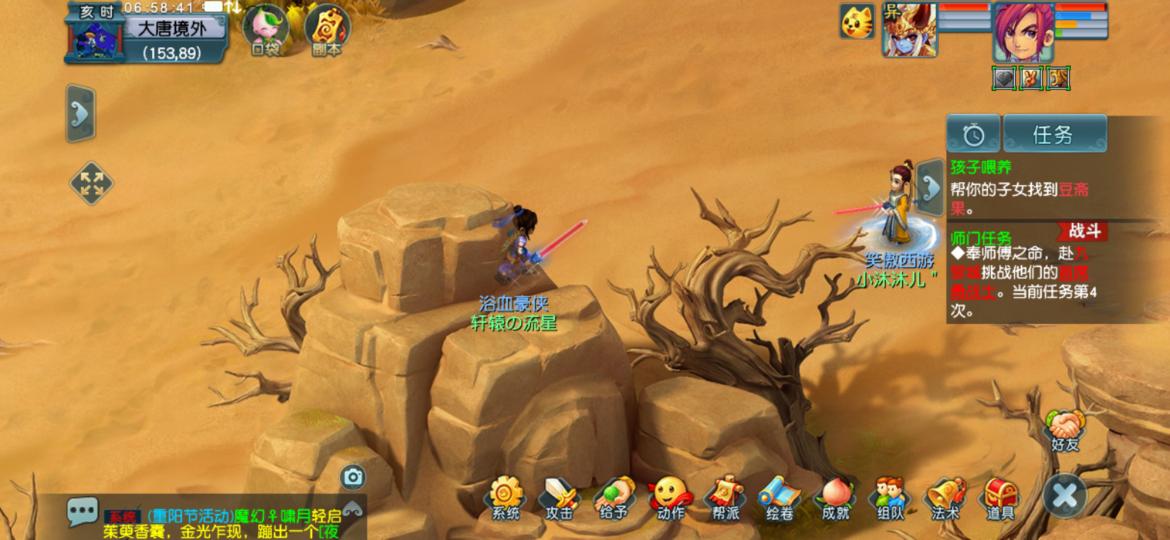Switch to the 任务 (Quest) tab
The height and width of the screenshot is (540, 1170).
pos(1054,134)
